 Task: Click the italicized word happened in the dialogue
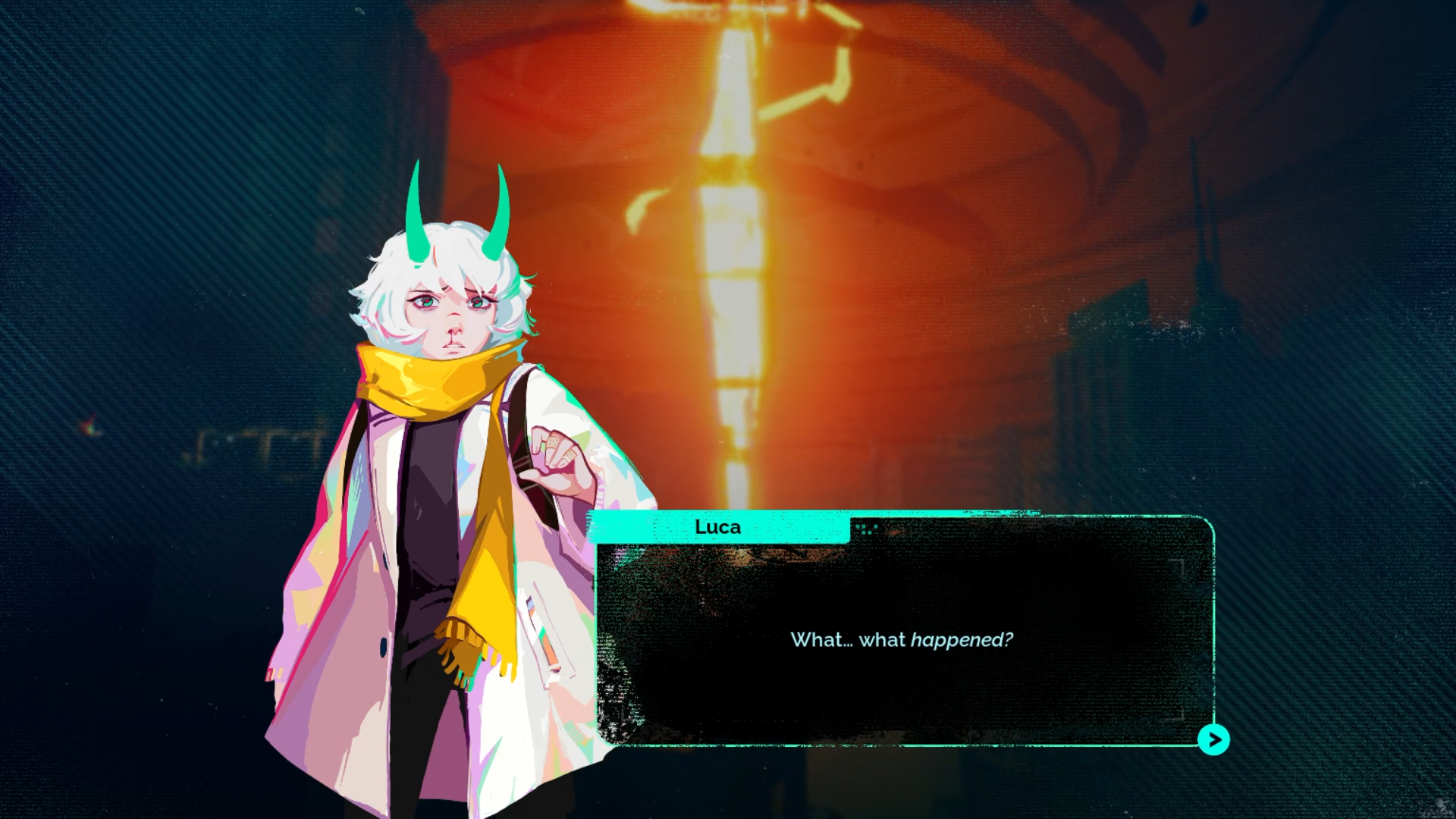click(x=960, y=639)
